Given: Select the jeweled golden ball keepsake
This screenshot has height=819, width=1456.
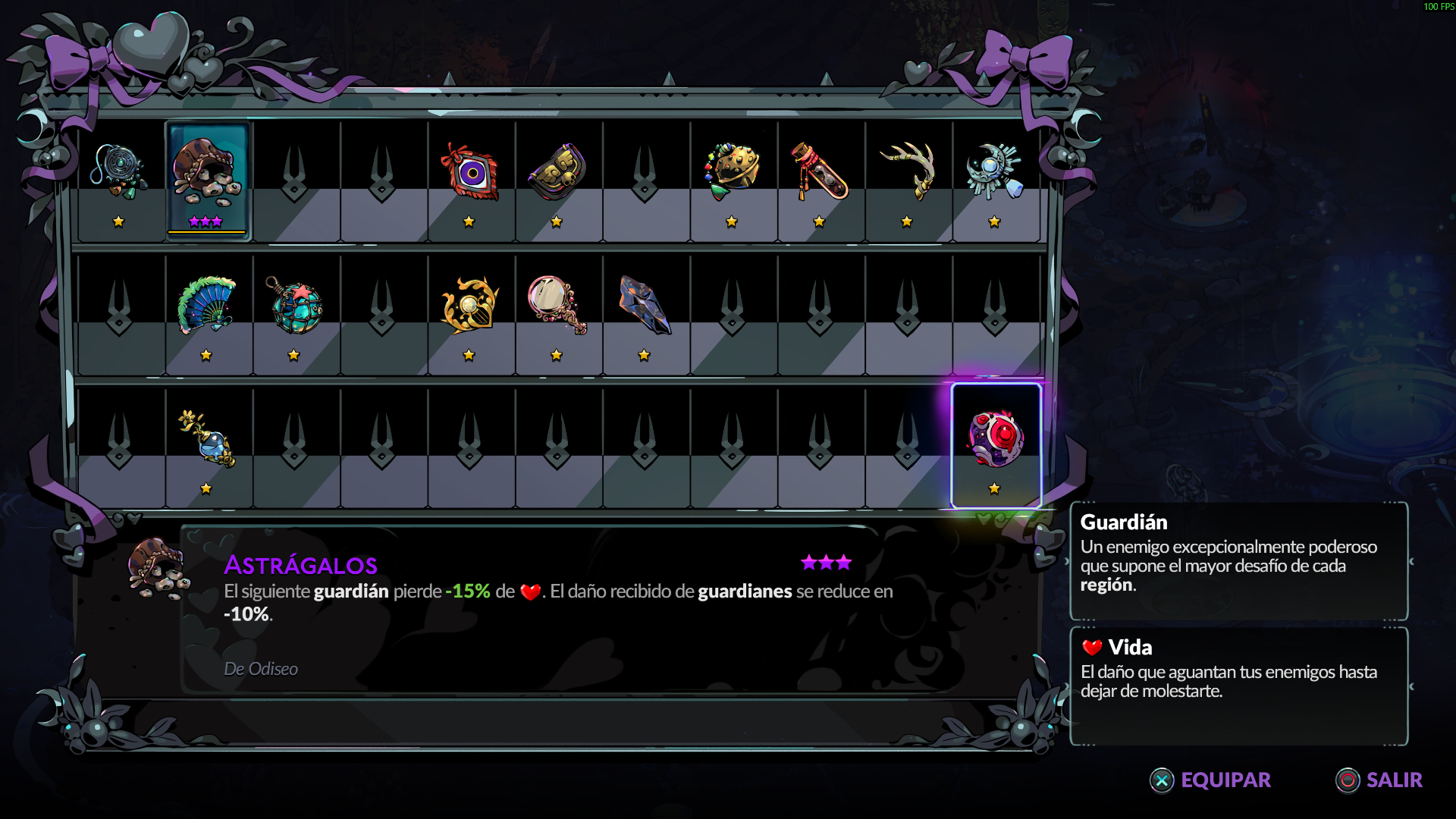Looking at the screenshot, I should pos(732,171).
